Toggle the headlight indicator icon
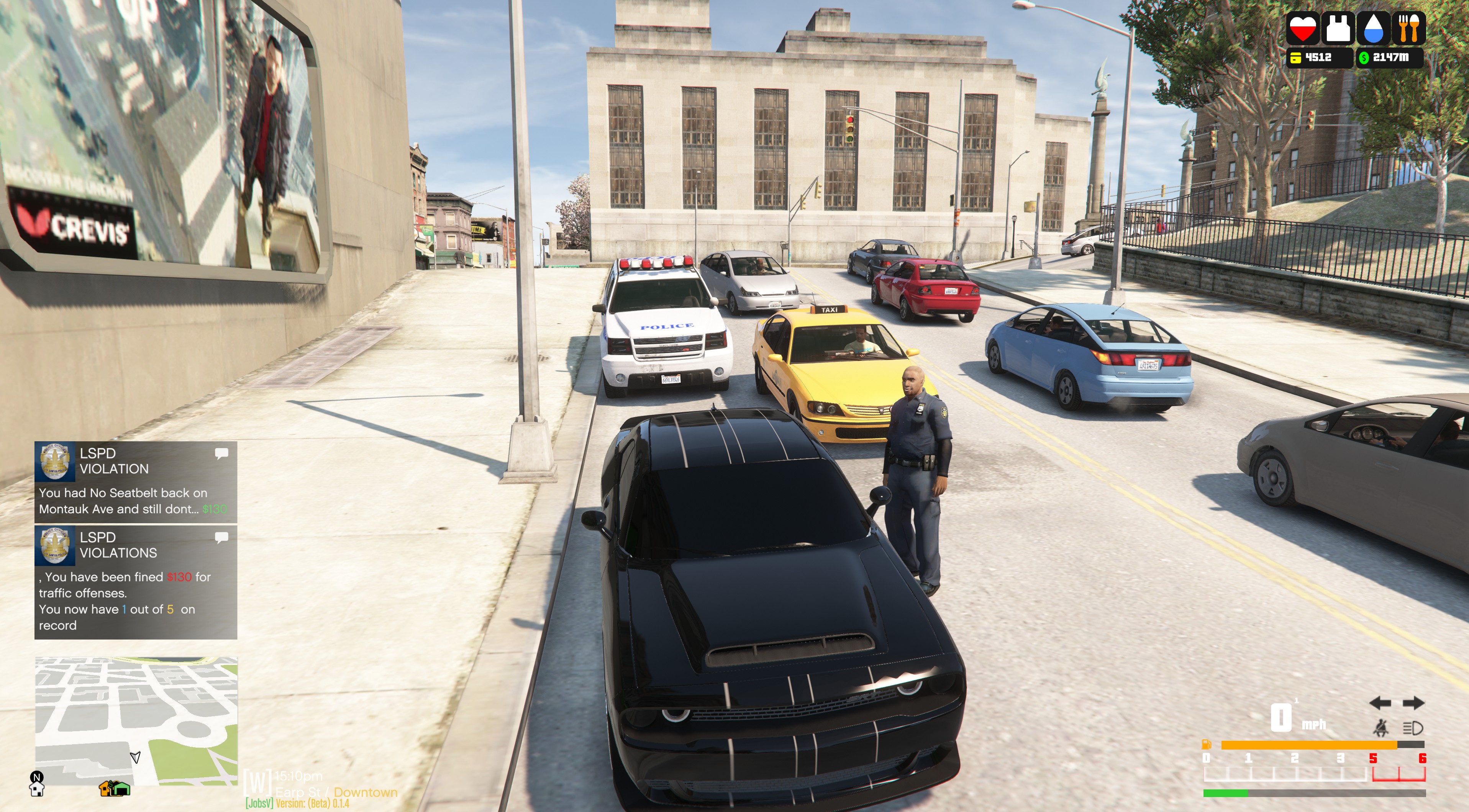The image size is (1469, 812). (x=1413, y=728)
